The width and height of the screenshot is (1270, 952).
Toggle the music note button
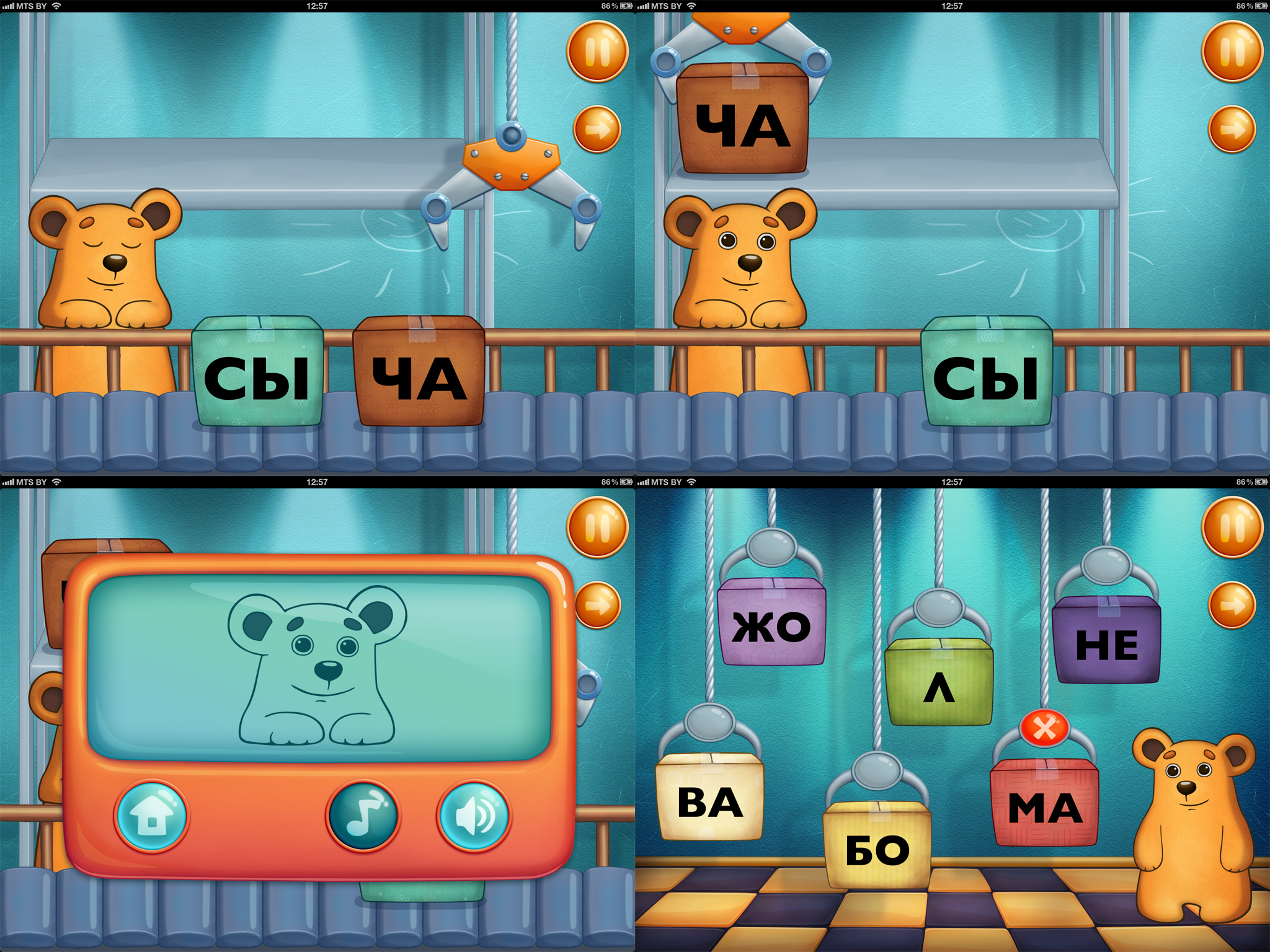363,816
